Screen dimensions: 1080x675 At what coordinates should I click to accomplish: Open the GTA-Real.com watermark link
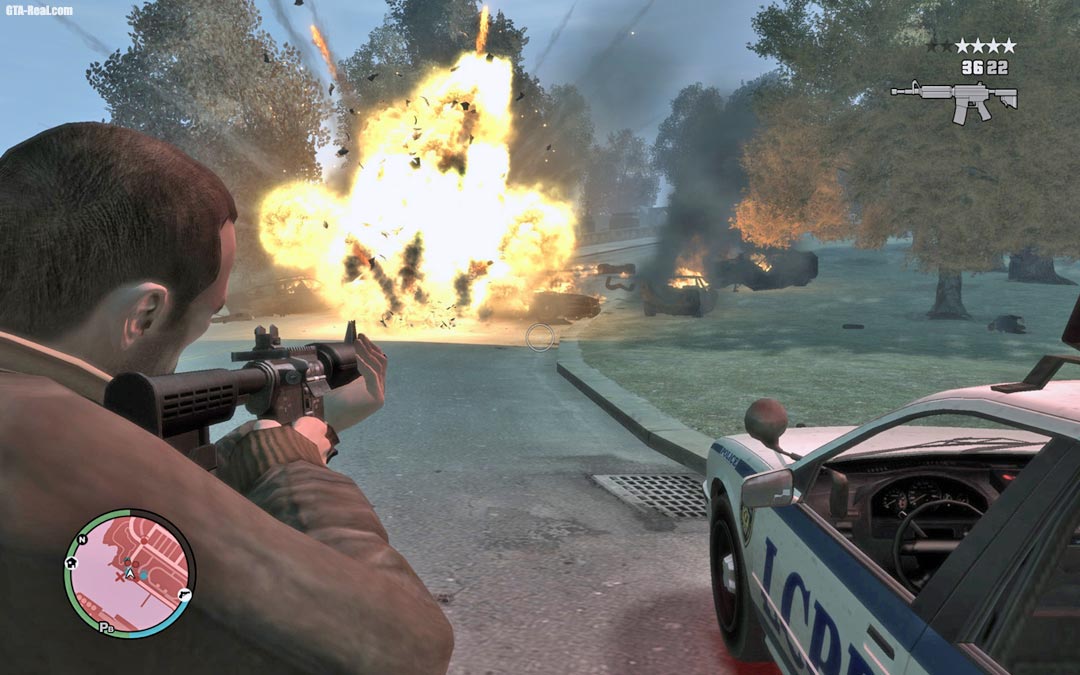click(39, 10)
